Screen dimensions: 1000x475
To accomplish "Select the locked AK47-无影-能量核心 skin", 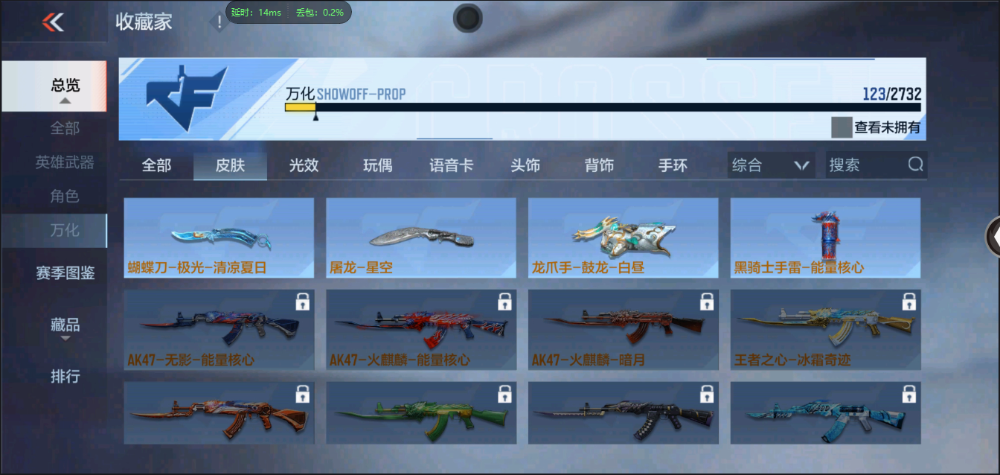I will (x=219, y=330).
